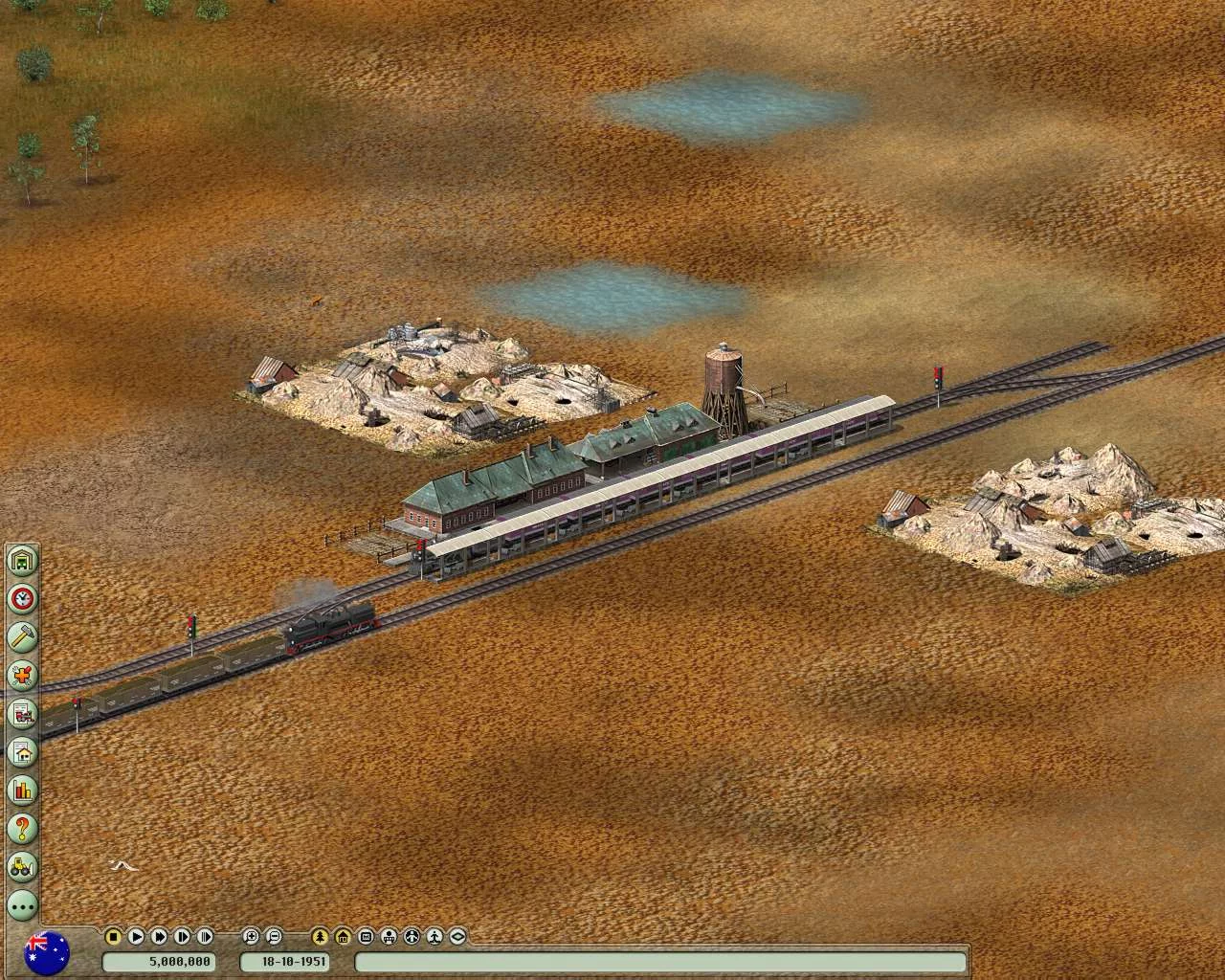Screen dimensions: 1225x980
Task: Zoom out of the map
Action: pyautogui.click(x=274, y=937)
